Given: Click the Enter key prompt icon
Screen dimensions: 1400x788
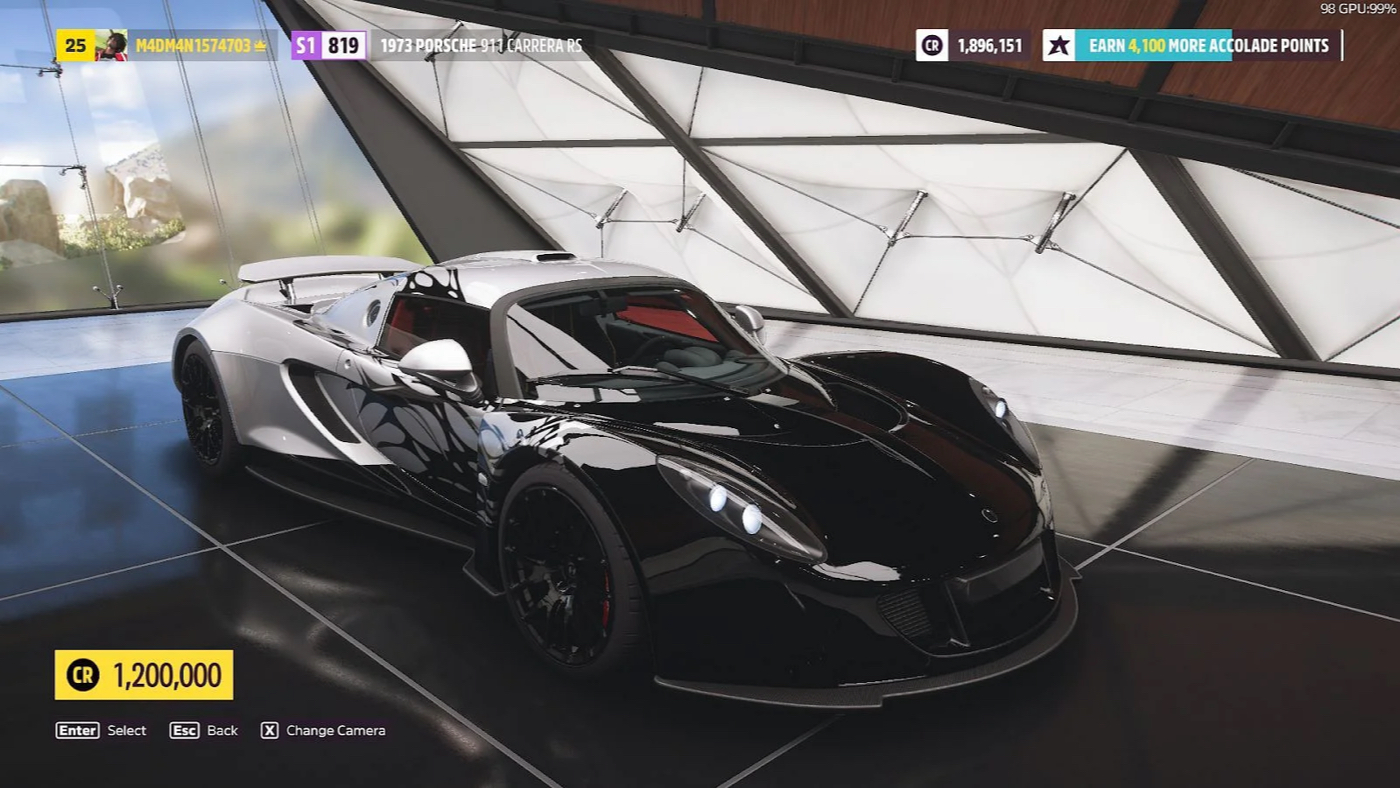Looking at the screenshot, I should point(76,731).
